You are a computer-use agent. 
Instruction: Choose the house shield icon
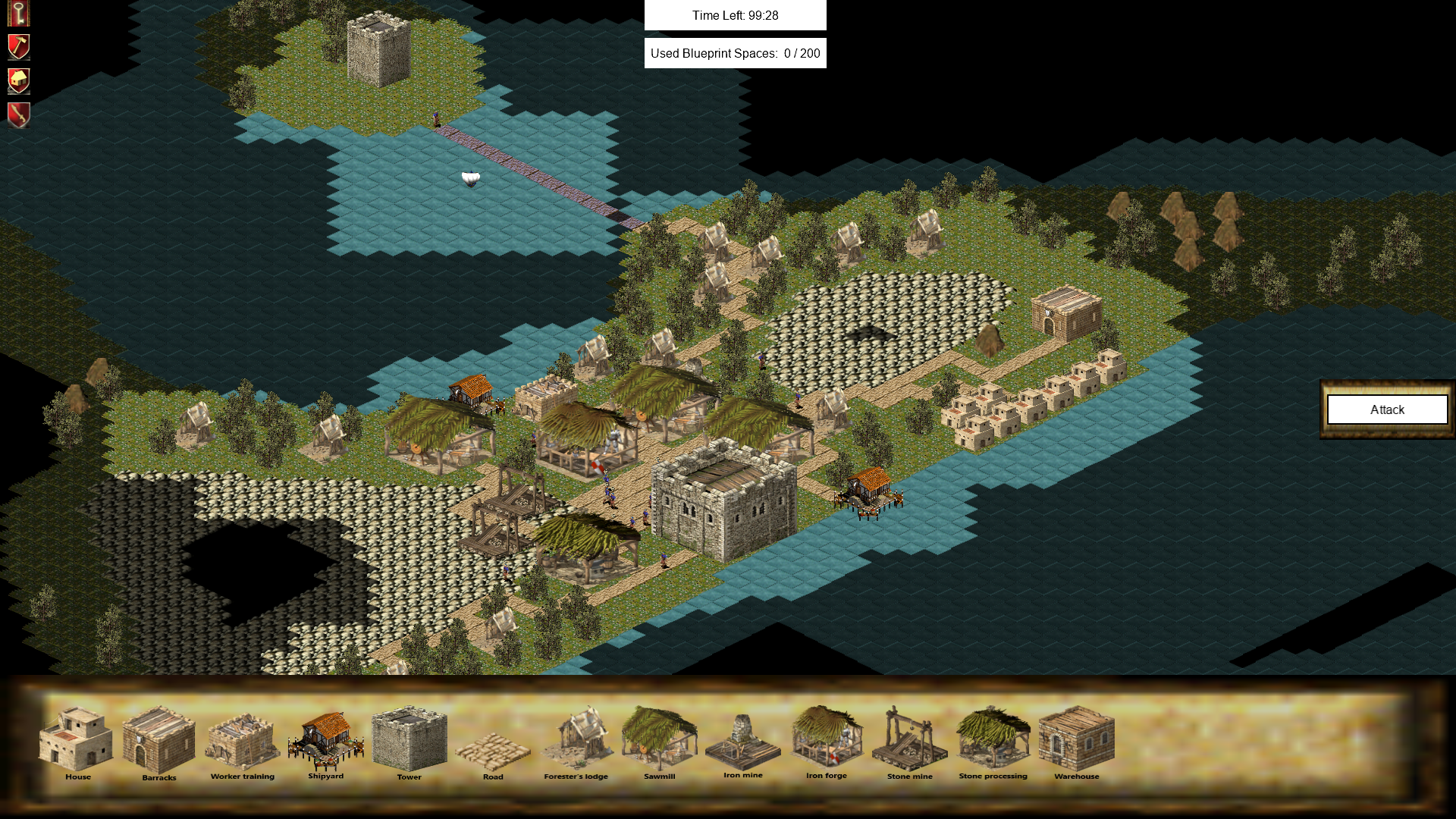coord(18,81)
